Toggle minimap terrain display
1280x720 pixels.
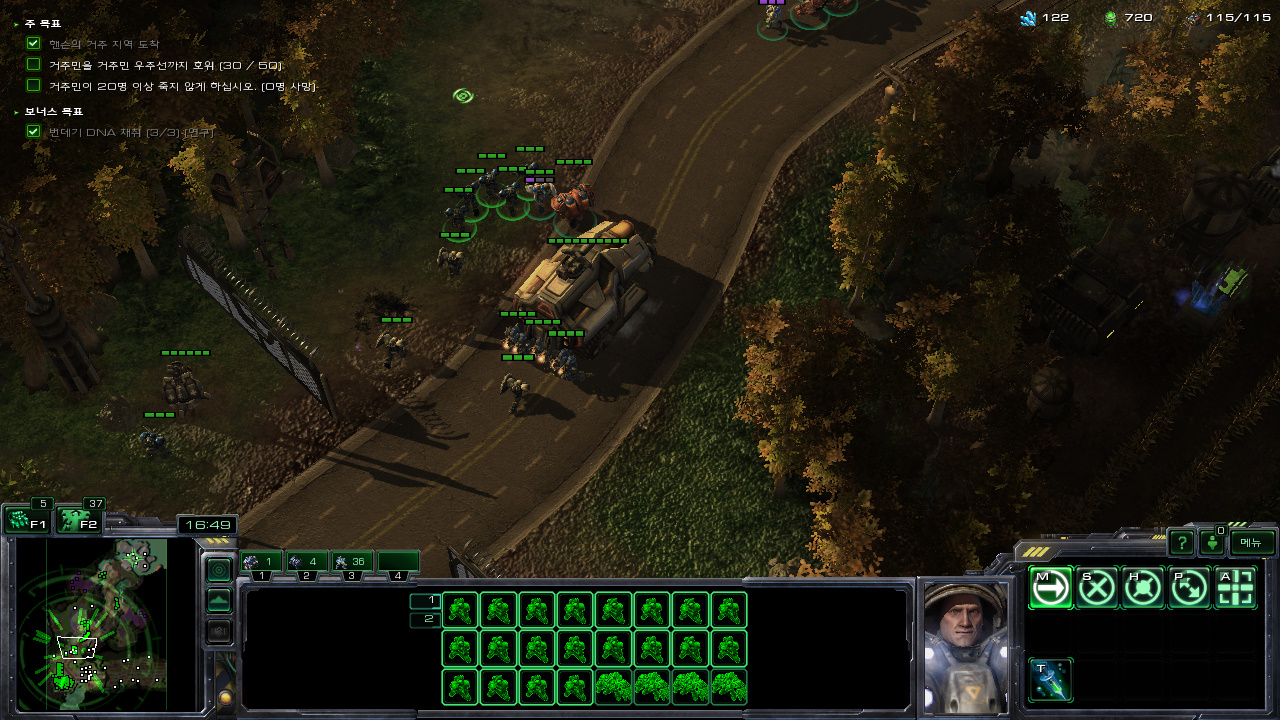click(218, 600)
